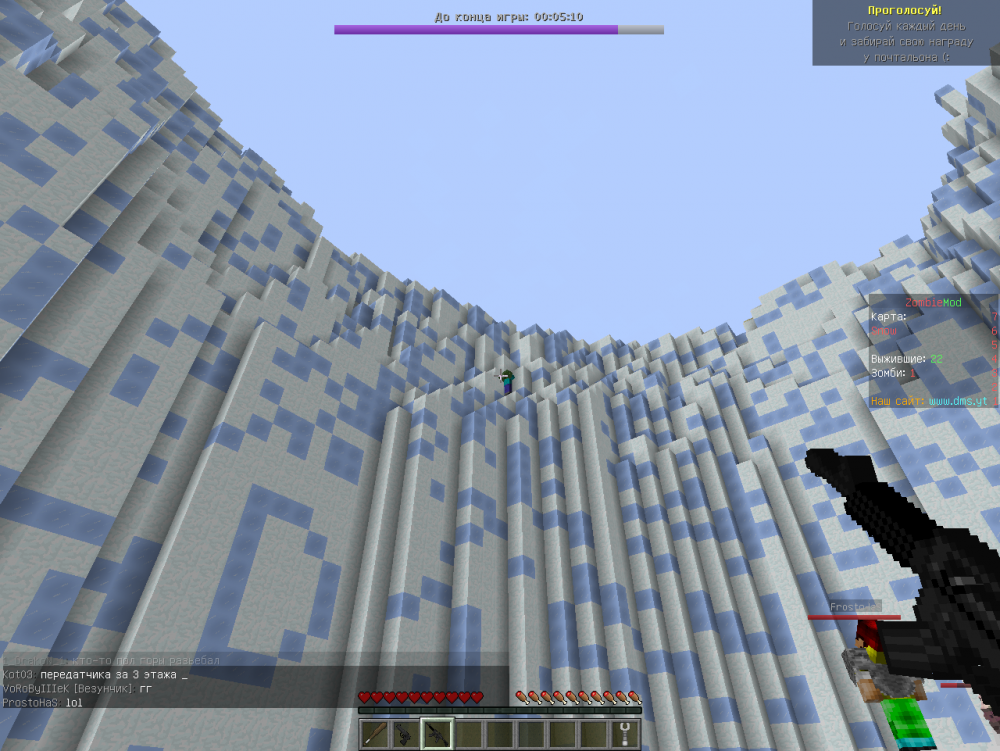Click the ZombieMod scoreboard panel
1000x751 pixels.
point(932,350)
